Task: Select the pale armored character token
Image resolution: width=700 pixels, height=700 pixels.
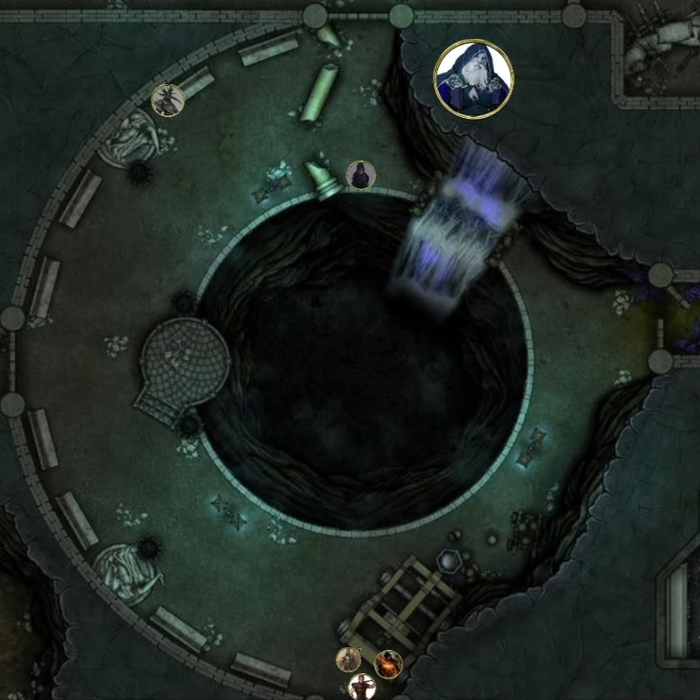Action: coord(348,659)
